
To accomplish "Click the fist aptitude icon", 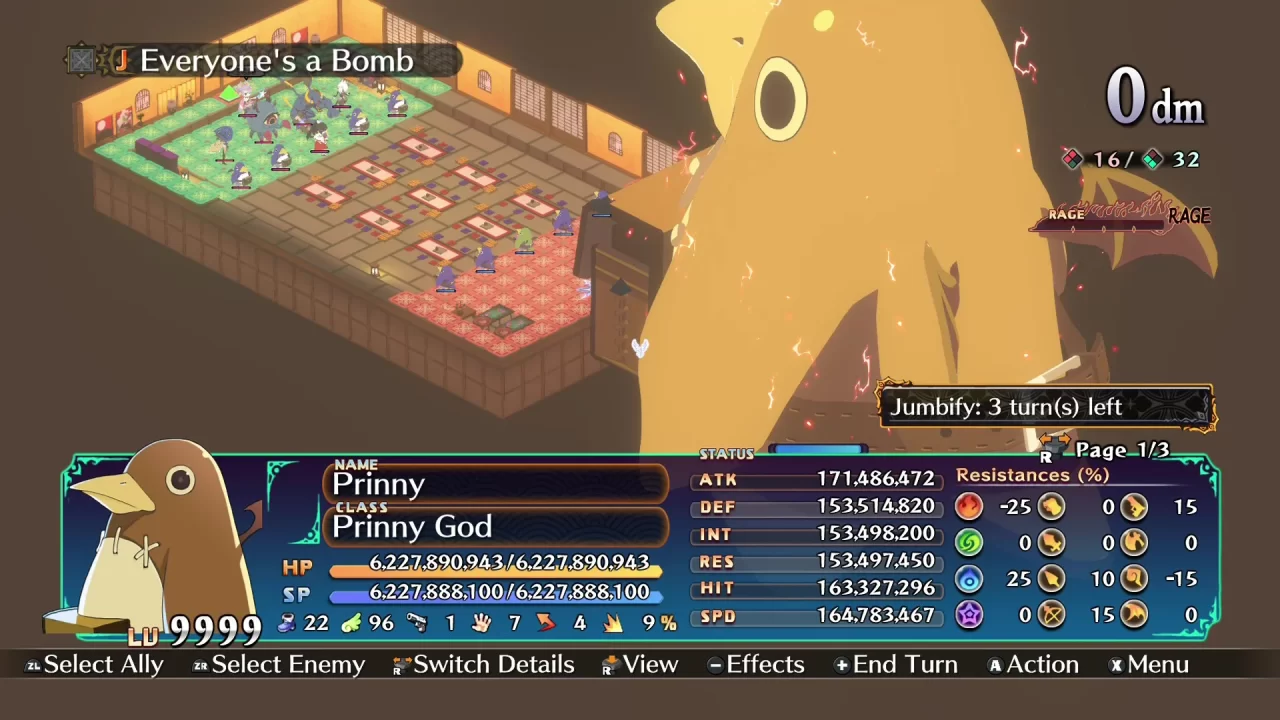I will pos(1053,507).
